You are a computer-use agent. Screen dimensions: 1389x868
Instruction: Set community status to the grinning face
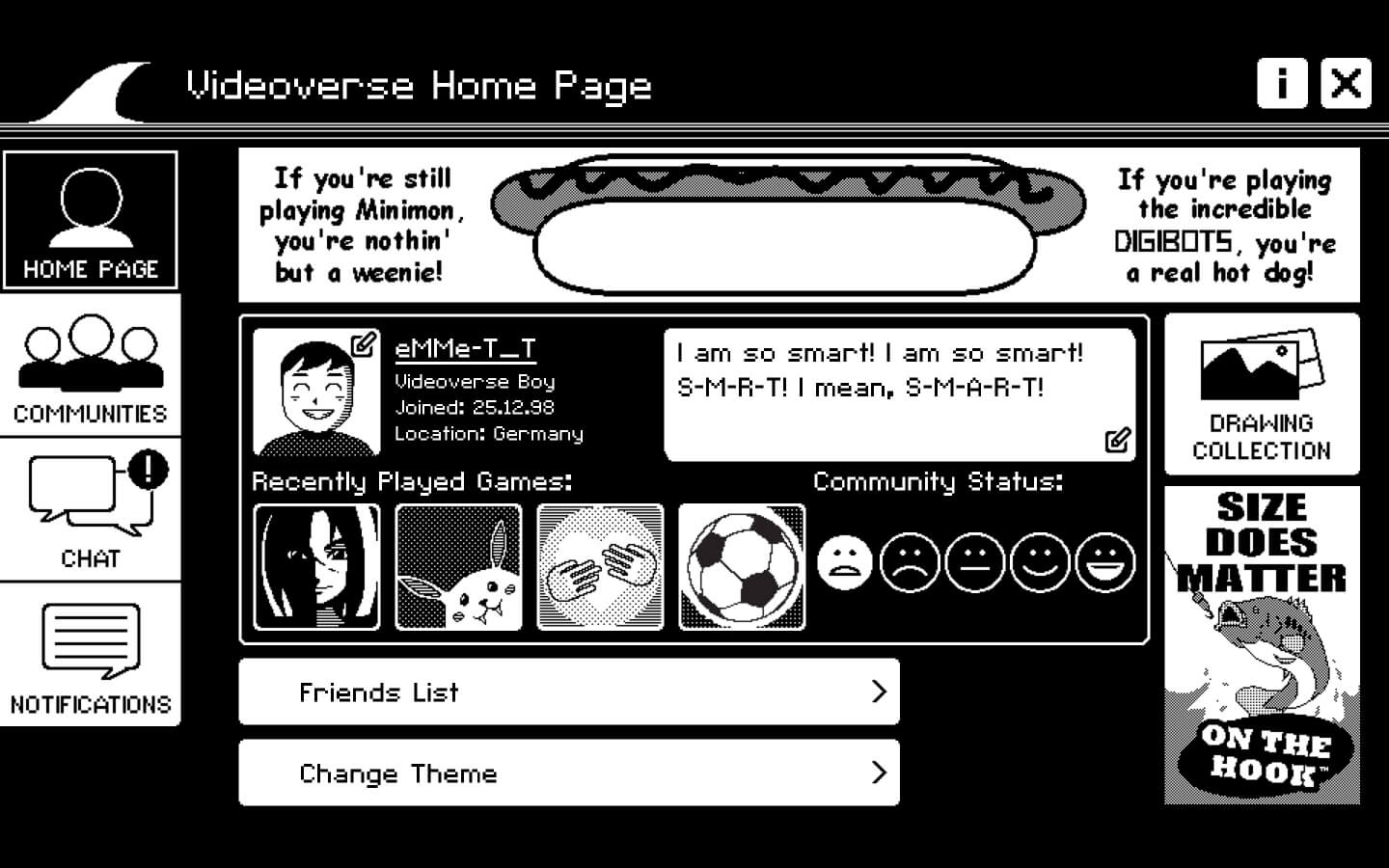pos(1105,562)
